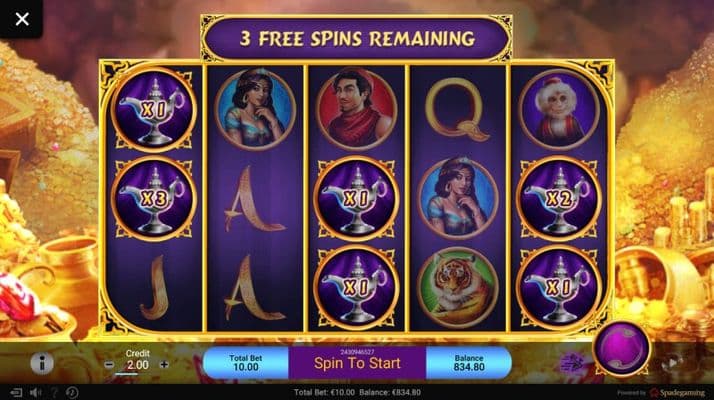Increase the credit value with plus
This screenshot has width=714, height=400.
click(164, 365)
